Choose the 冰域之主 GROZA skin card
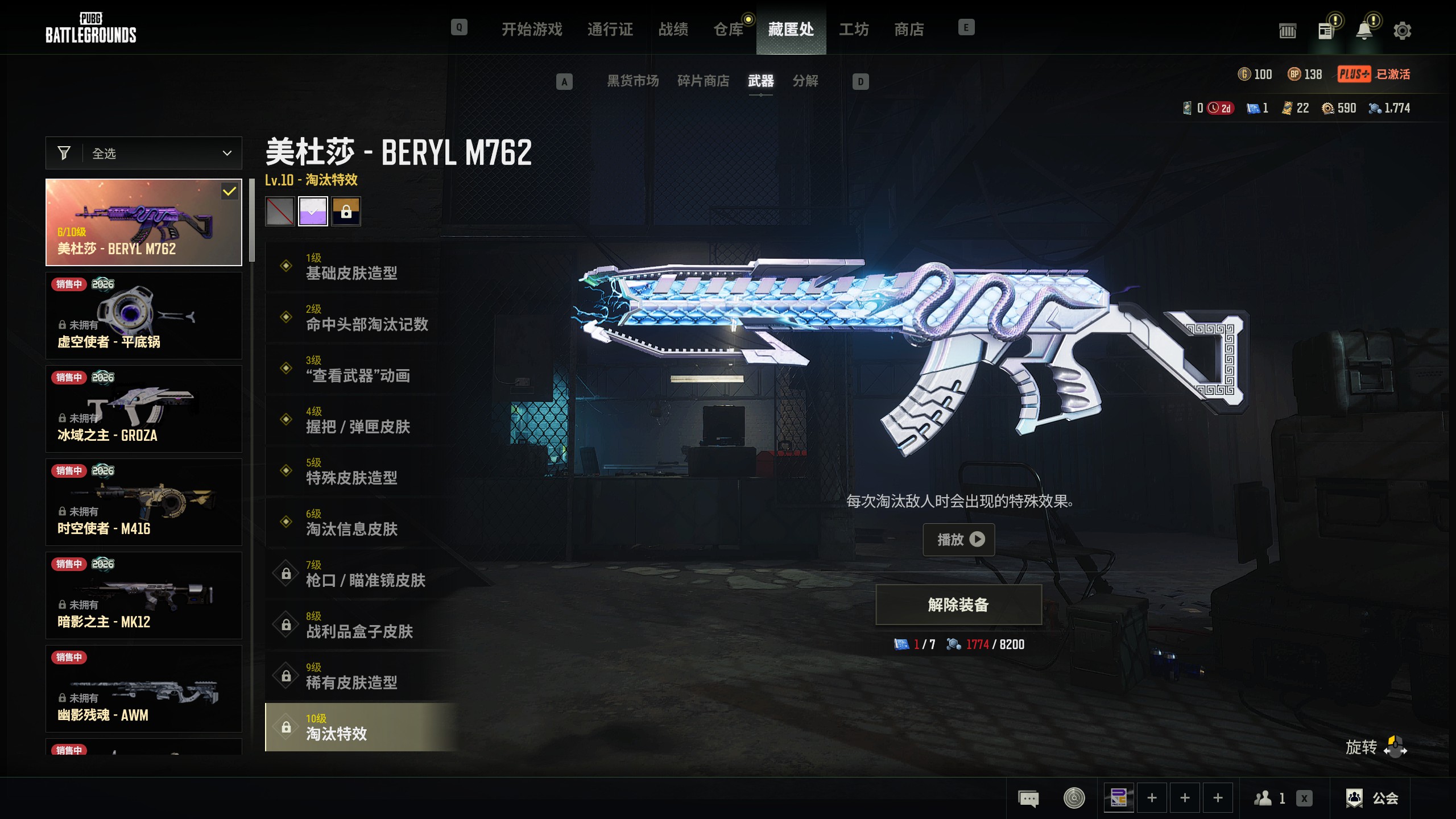Viewport: 1456px width, 819px height. point(144,409)
